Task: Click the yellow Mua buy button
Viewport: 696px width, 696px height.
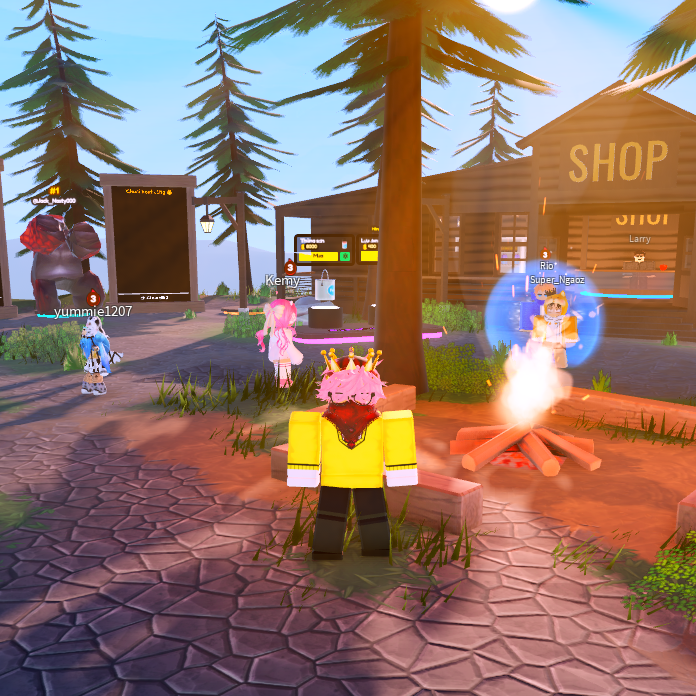Action: click(318, 256)
